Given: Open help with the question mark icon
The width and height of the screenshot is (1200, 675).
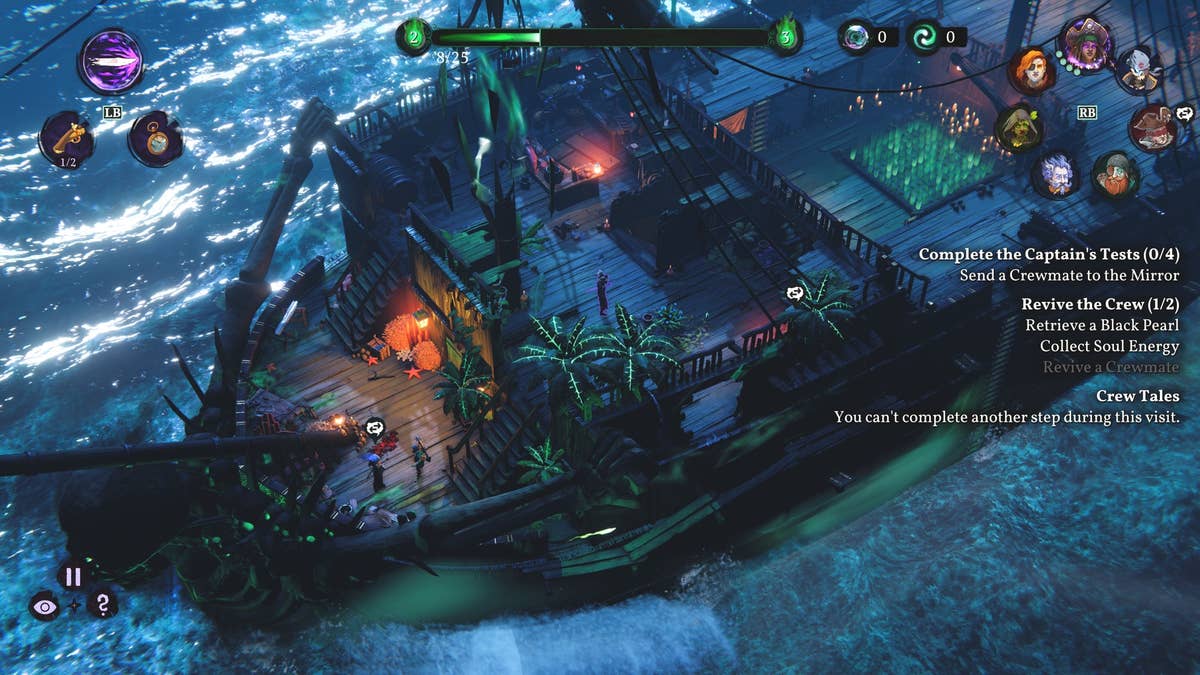Looking at the screenshot, I should click(101, 603).
